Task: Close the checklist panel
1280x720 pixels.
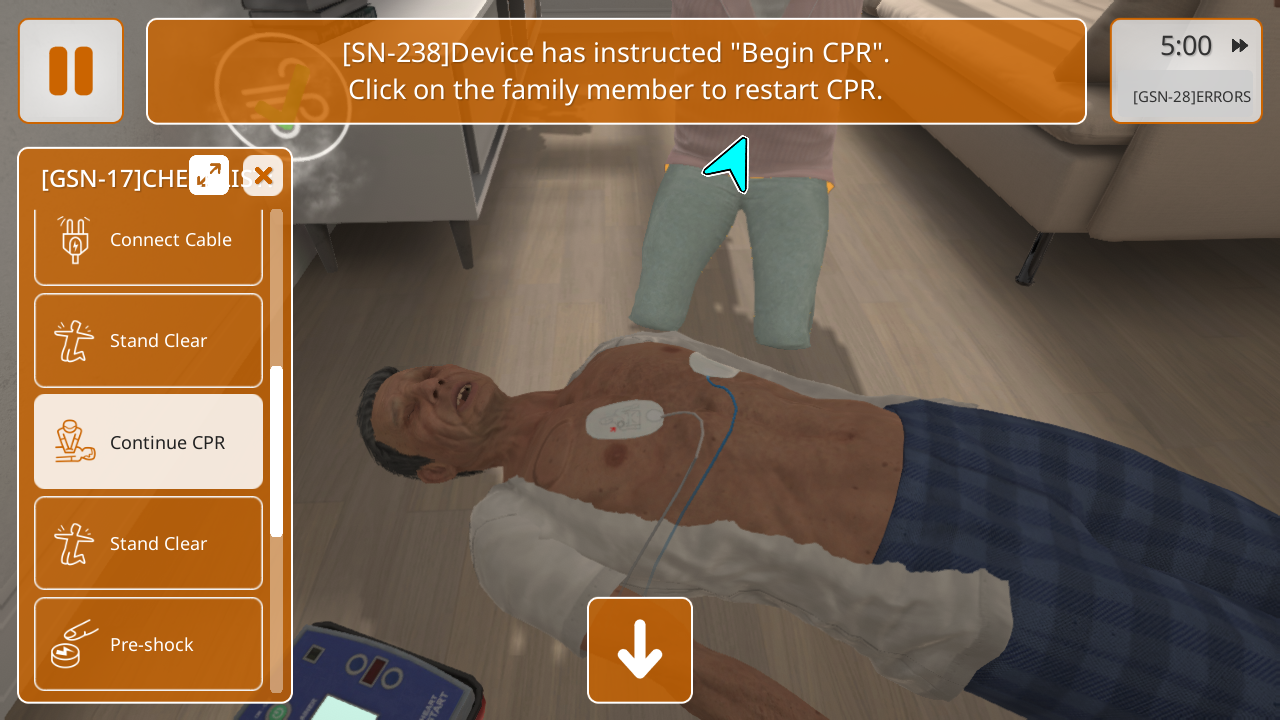Action: (x=263, y=176)
